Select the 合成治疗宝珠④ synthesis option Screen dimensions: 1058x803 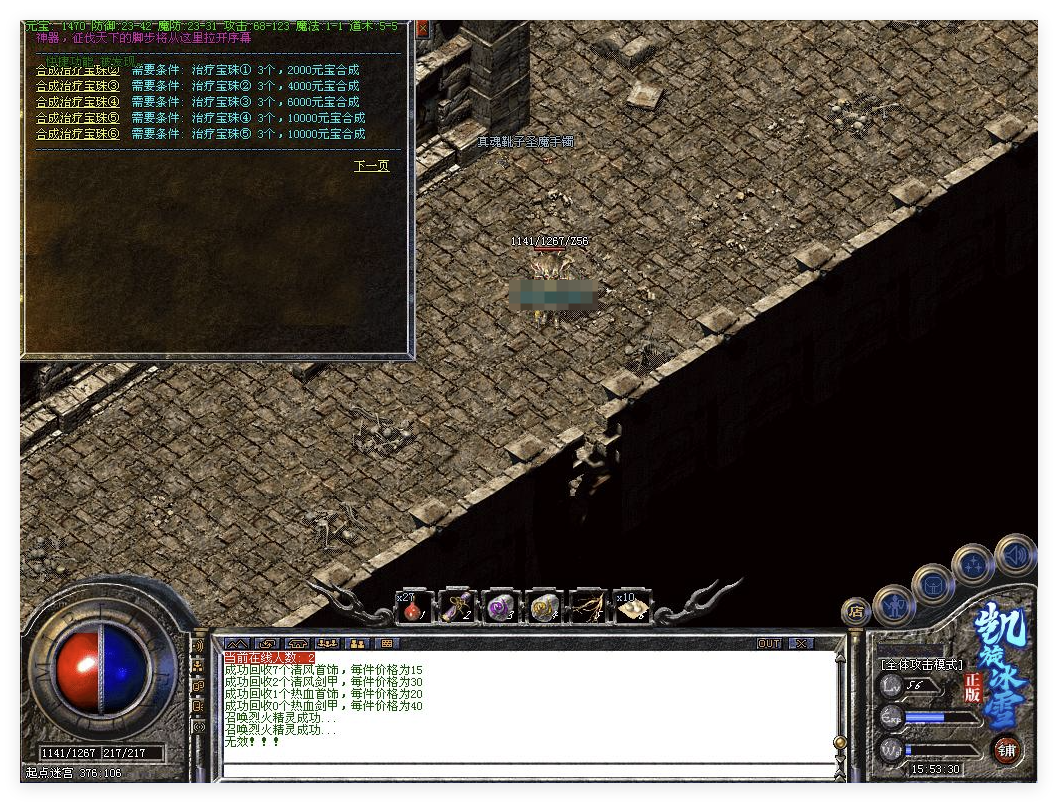tap(77, 102)
